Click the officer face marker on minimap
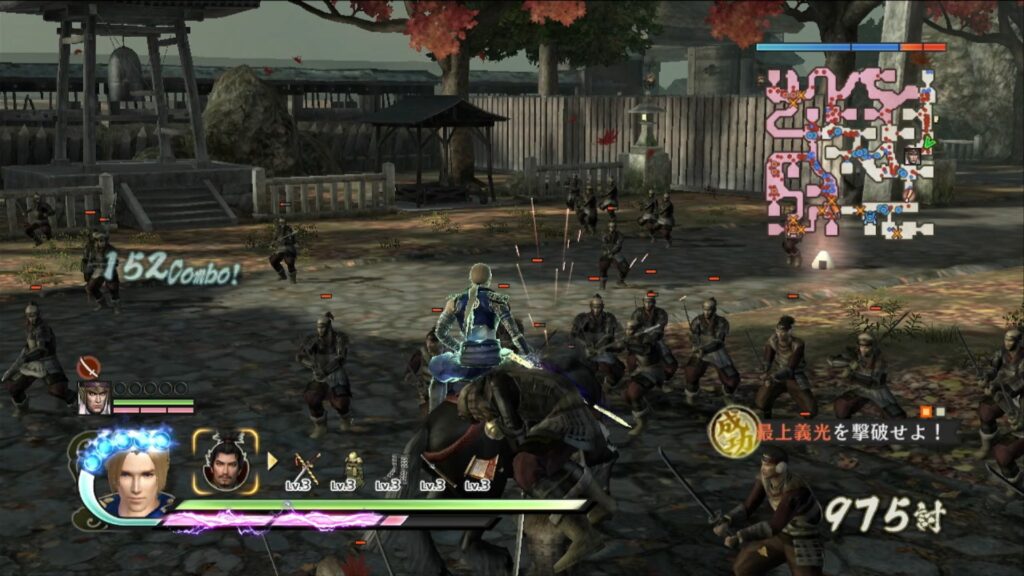Screen dimensions: 1024x576 (x=912, y=156)
